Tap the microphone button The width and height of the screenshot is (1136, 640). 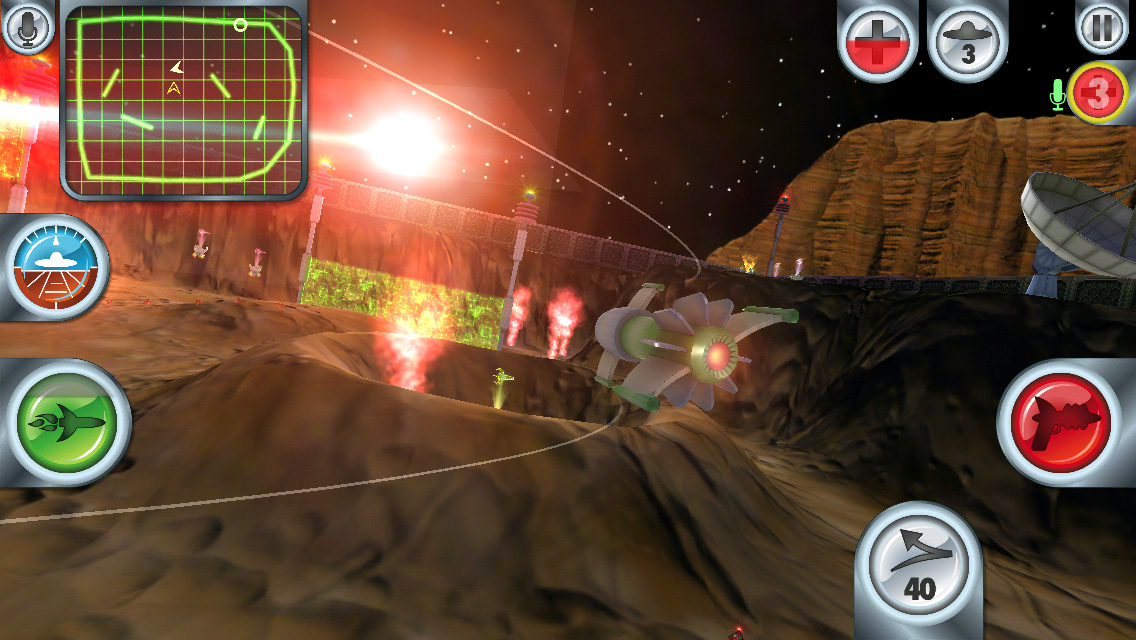tap(27, 27)
